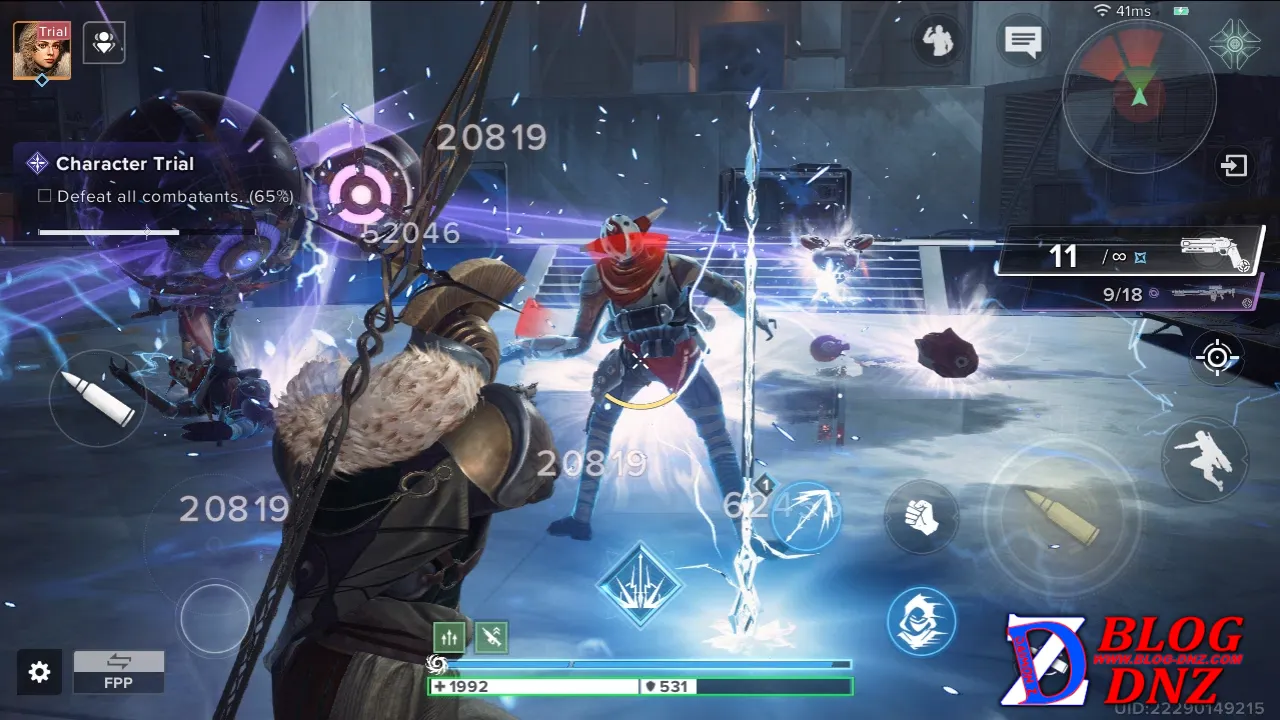
Task: Toggle the aim-down-sights crosshair button
Action: pyautogui.click(x=1217, y=357)
